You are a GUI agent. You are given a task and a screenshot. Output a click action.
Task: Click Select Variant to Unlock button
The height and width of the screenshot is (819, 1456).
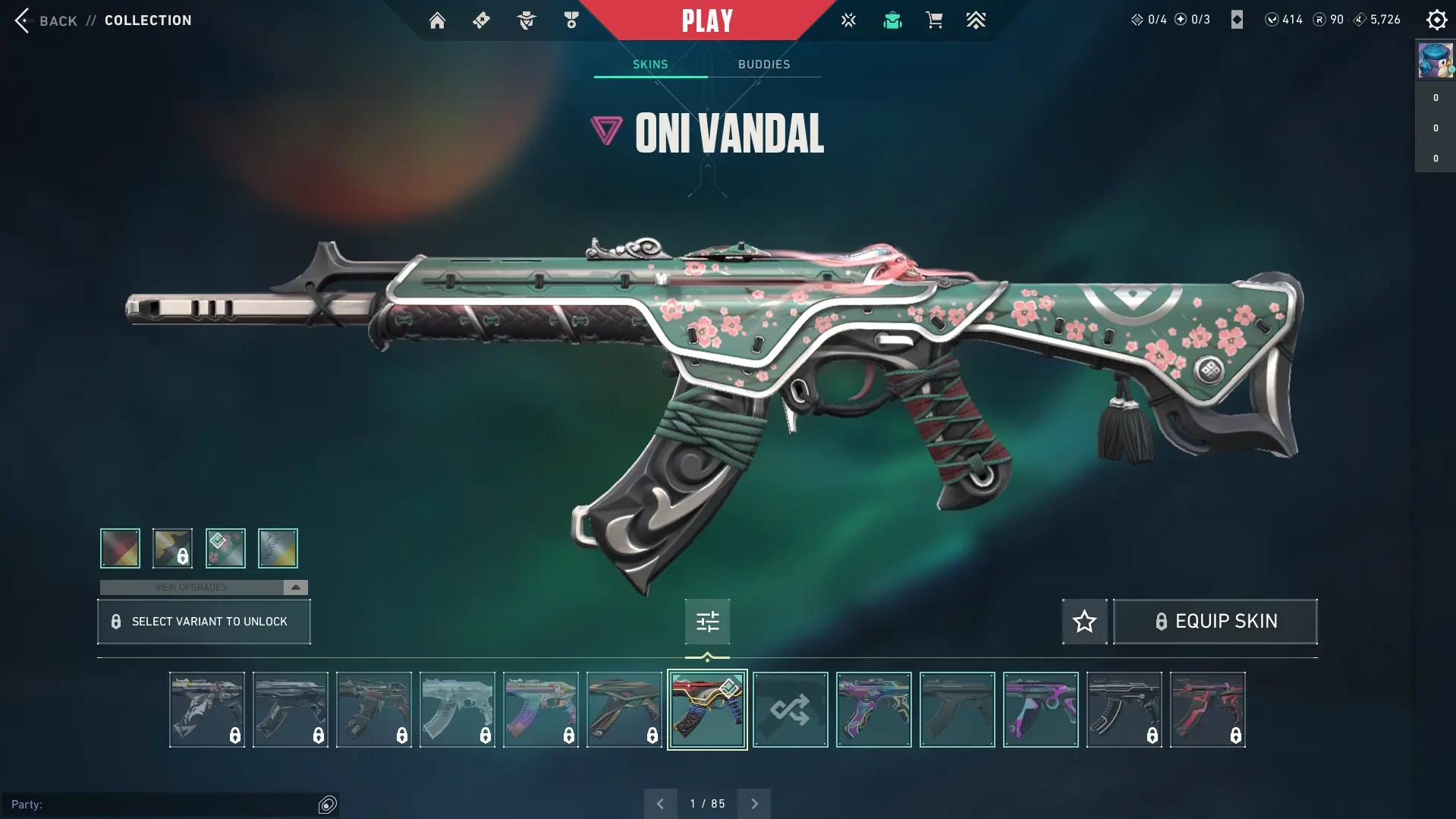click(204, 622)
